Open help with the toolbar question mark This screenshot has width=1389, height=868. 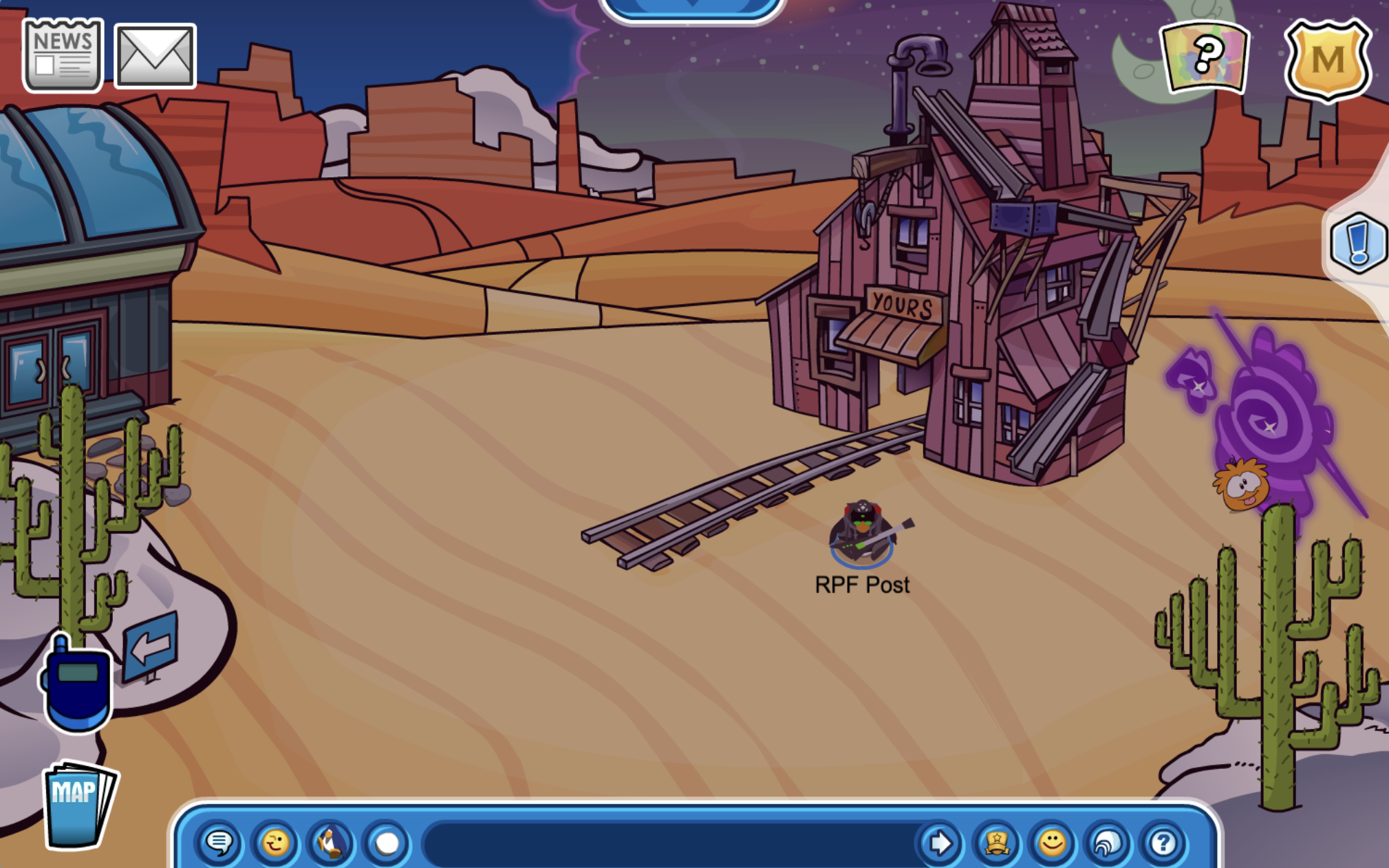1163,843
